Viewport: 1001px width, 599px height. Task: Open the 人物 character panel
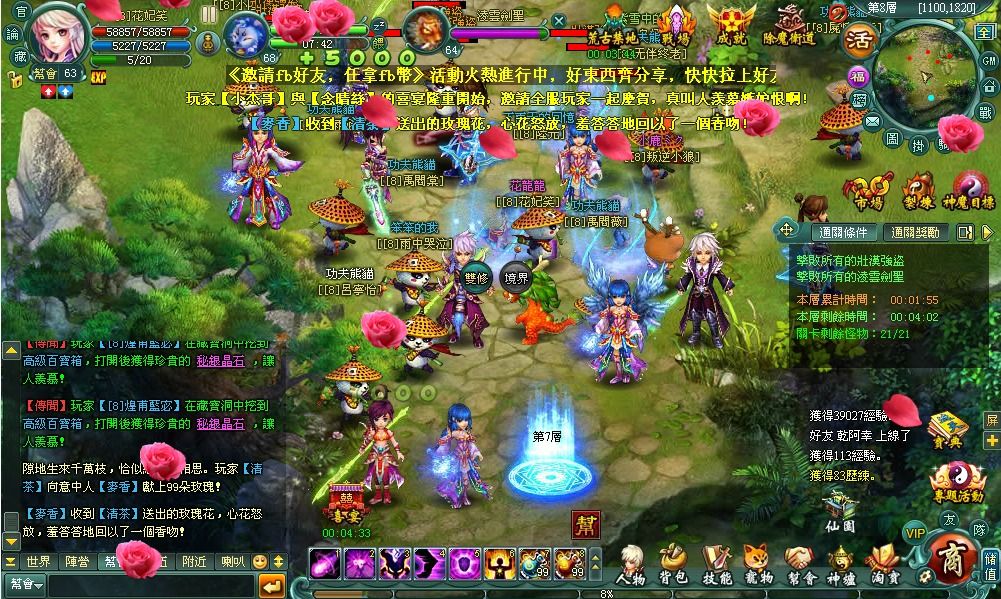pos(630,564)
